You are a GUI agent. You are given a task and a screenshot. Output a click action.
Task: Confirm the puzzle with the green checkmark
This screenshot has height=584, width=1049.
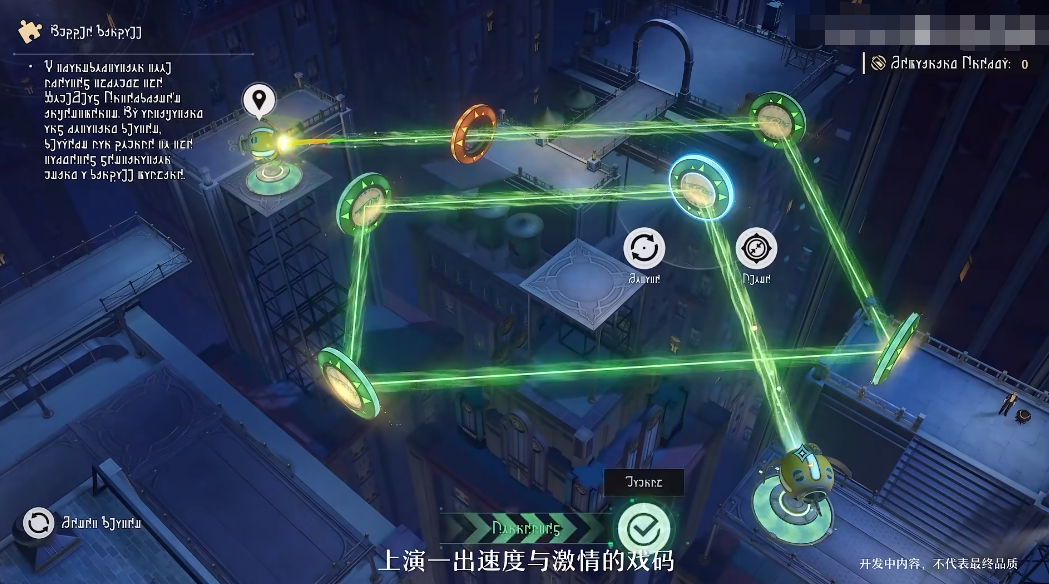click(x=642, y=528)
